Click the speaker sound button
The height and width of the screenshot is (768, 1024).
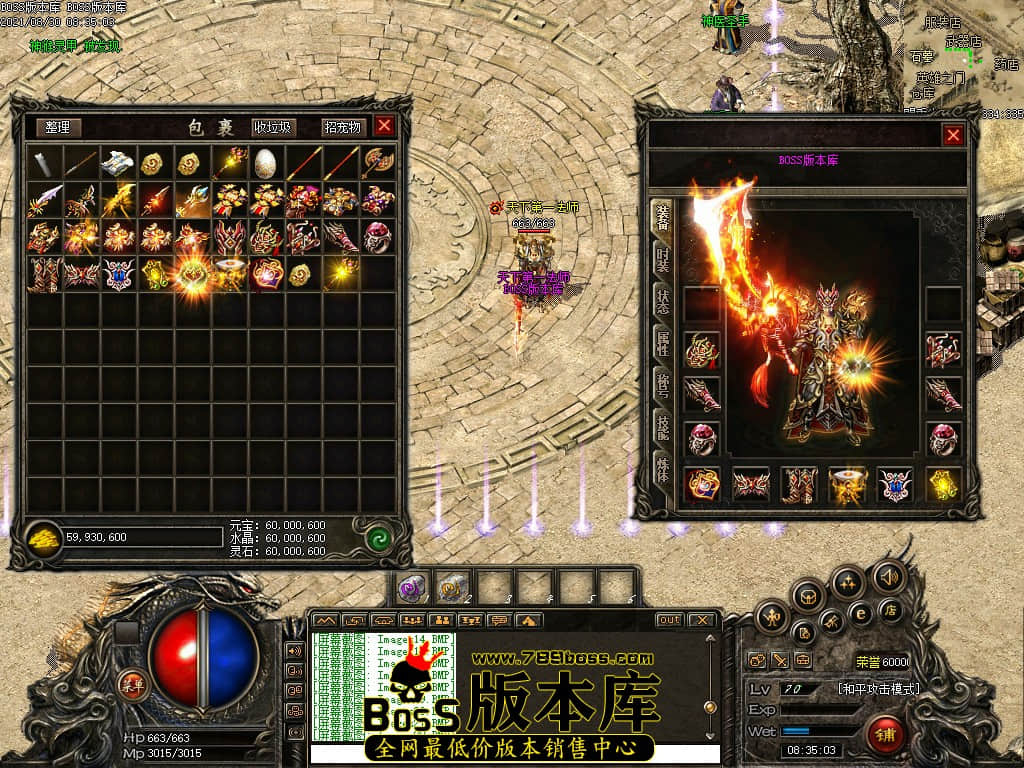[x=887, y=576]
